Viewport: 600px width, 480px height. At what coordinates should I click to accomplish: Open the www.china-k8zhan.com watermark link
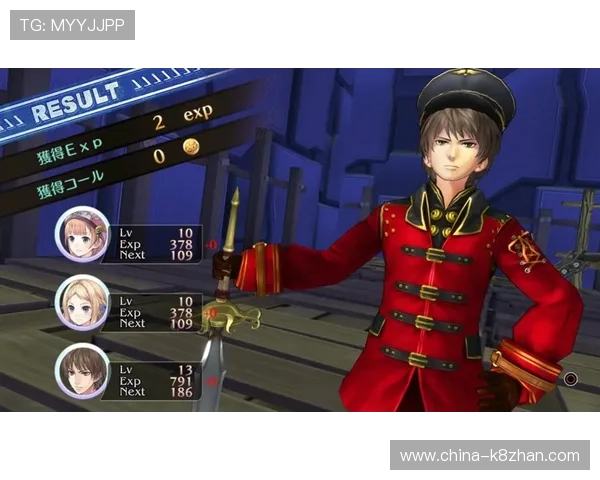[x=489, y=456]
